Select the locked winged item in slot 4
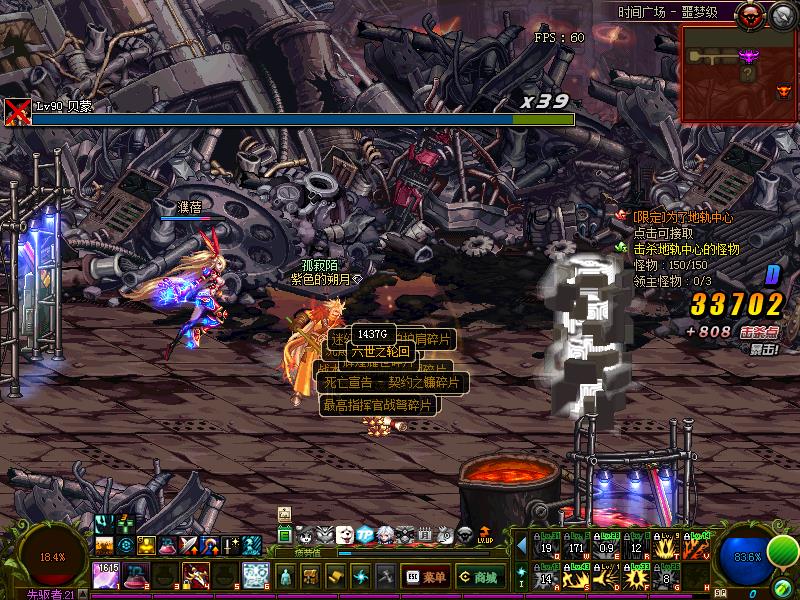Viewport: 800px width, 600px height. click(196, 575)
